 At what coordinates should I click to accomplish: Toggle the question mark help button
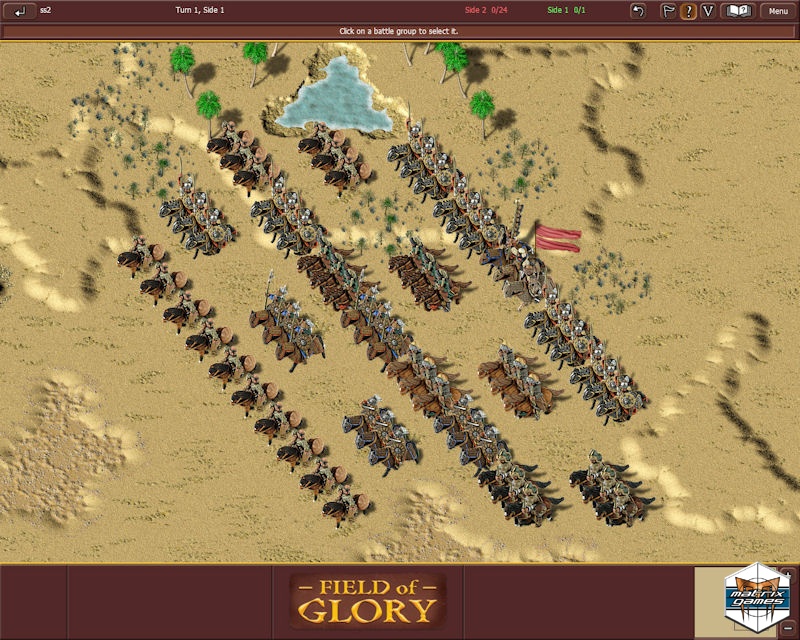click(688, 11)
